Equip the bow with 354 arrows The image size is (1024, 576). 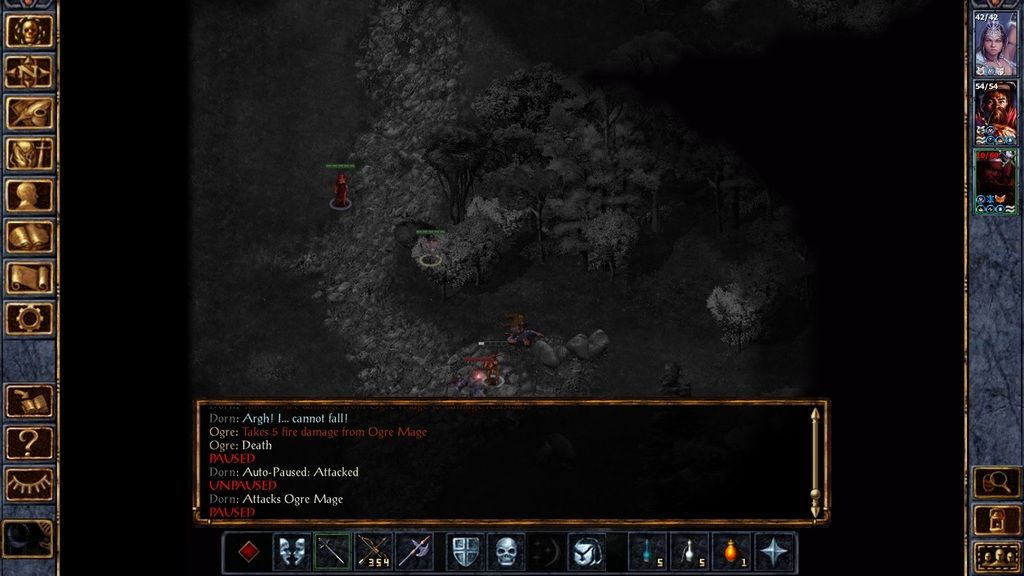click(373, 551)
